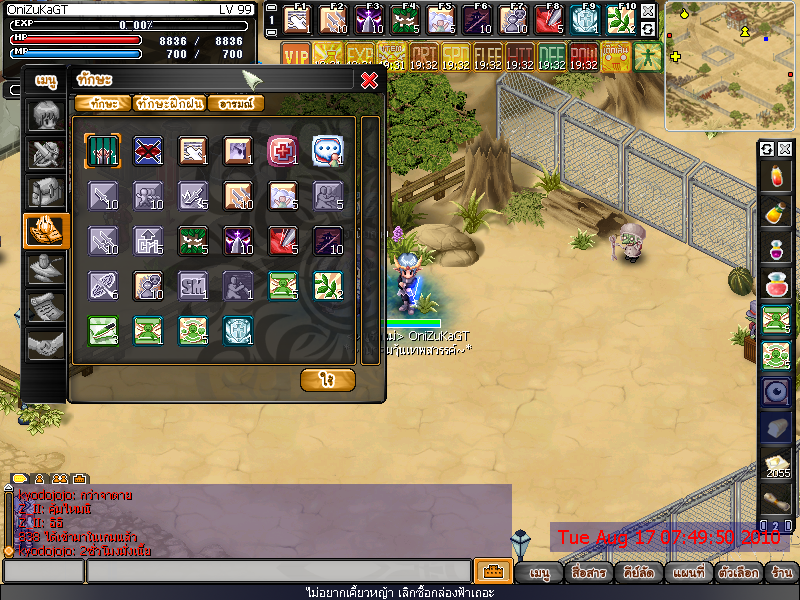Open the ร้าน shop button
800x600 pixels.
tap(782, 574)
